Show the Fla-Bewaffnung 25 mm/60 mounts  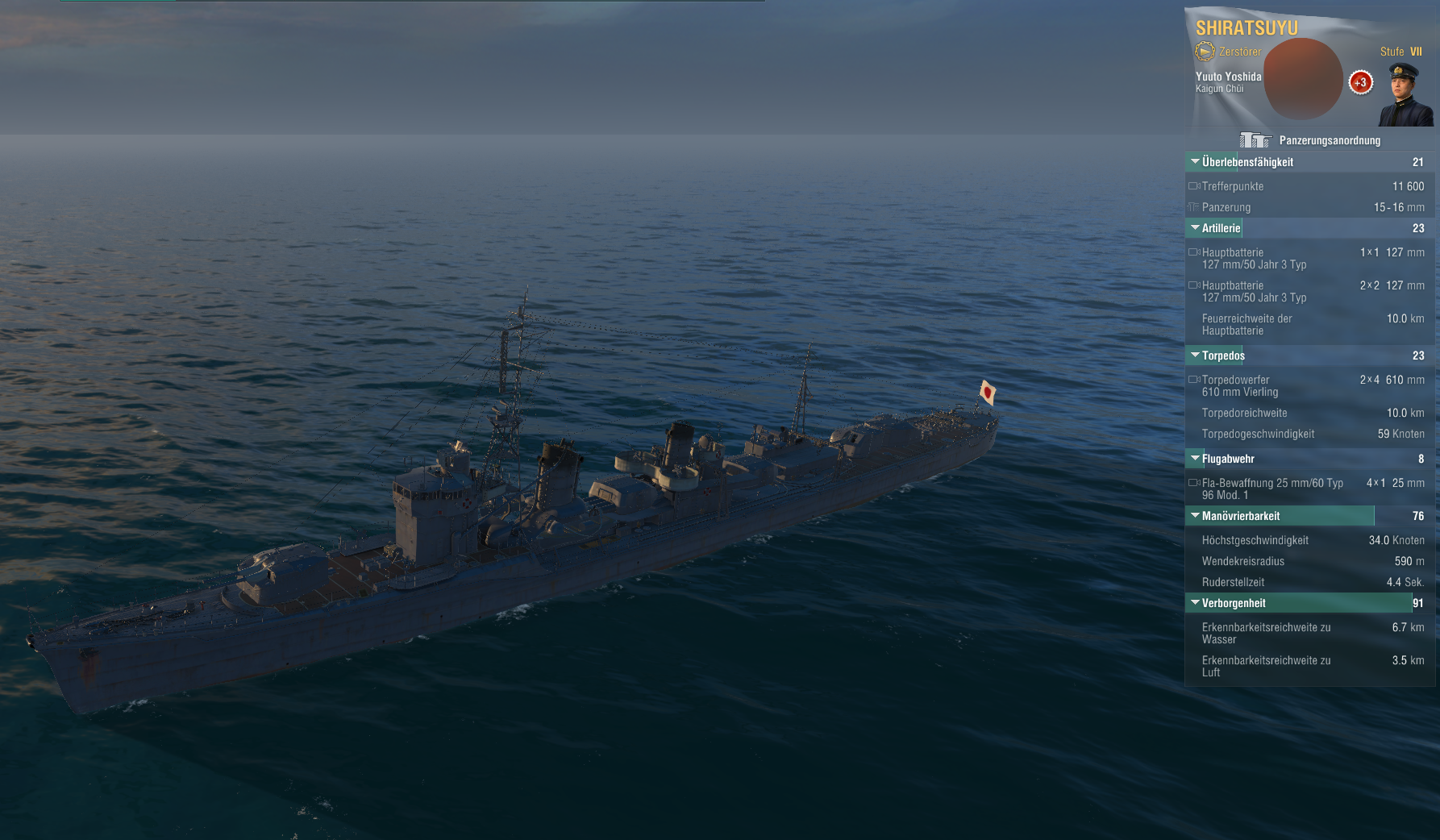(1194, 483)
